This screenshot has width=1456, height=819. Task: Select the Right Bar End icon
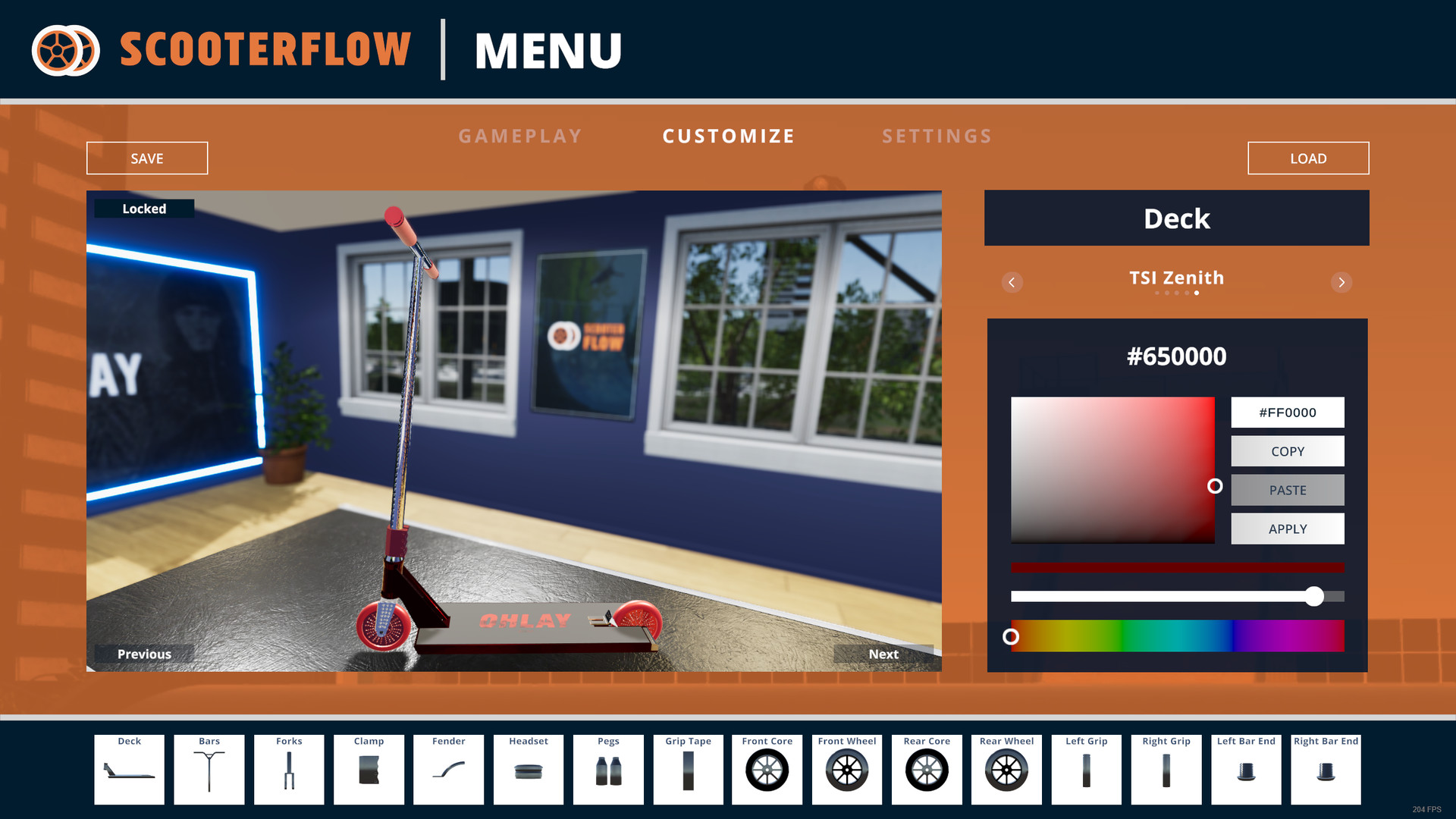(1326, 769)
